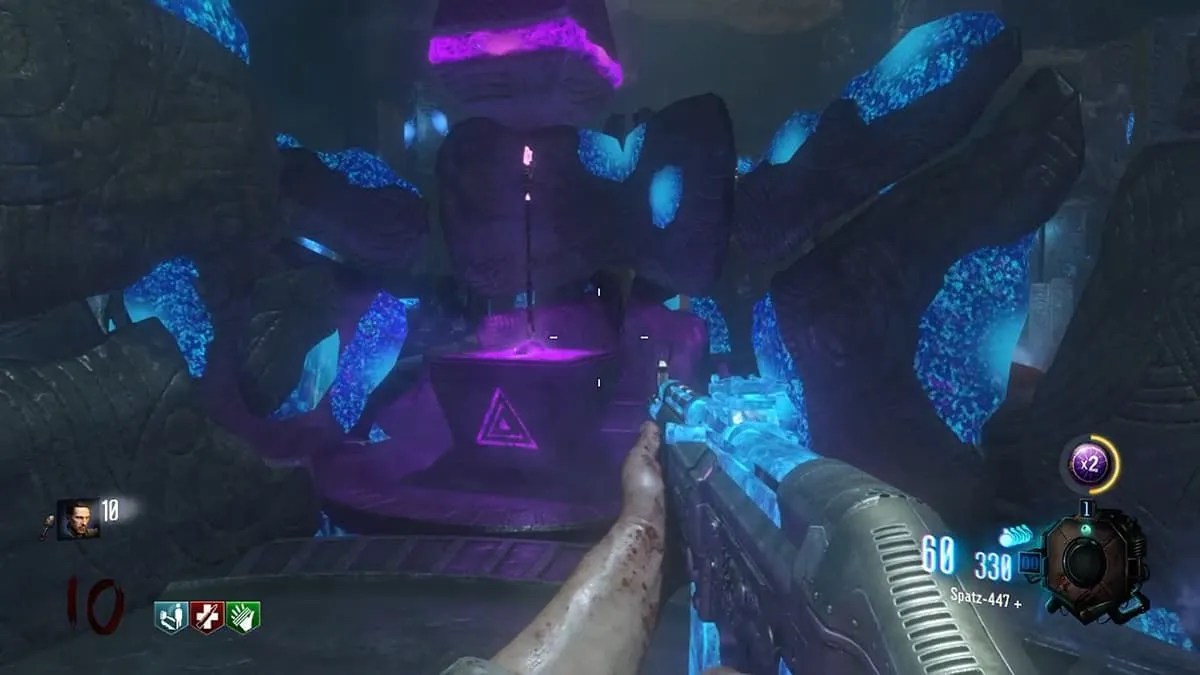Screen dimensions: 1200x675
Task: Click the tool icon beside the portrait
Action: click(x=47, y=524)
